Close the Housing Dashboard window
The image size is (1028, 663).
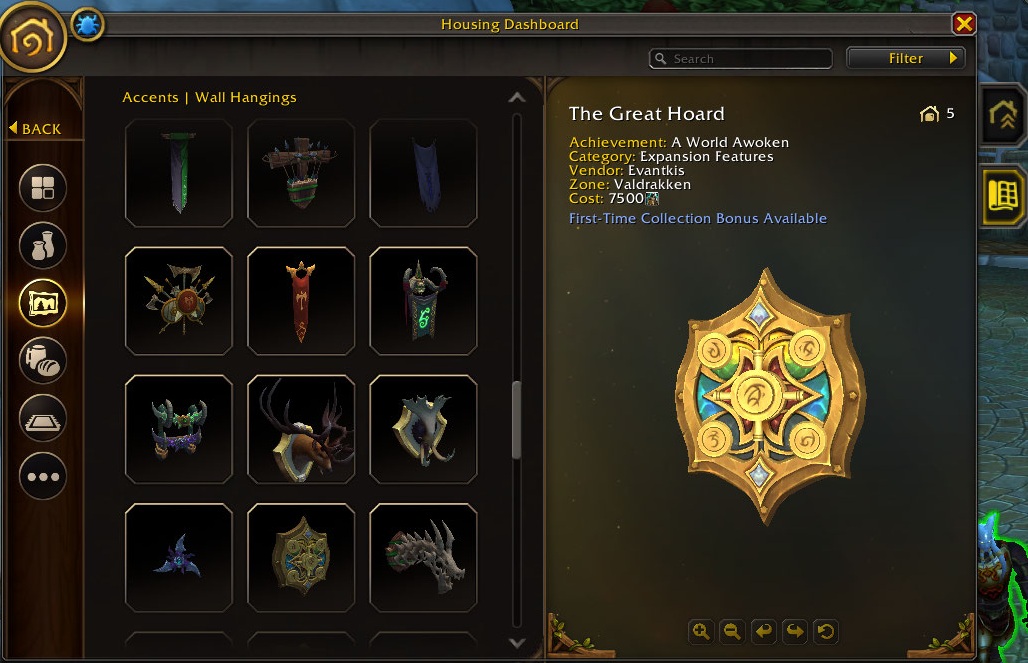963,24
